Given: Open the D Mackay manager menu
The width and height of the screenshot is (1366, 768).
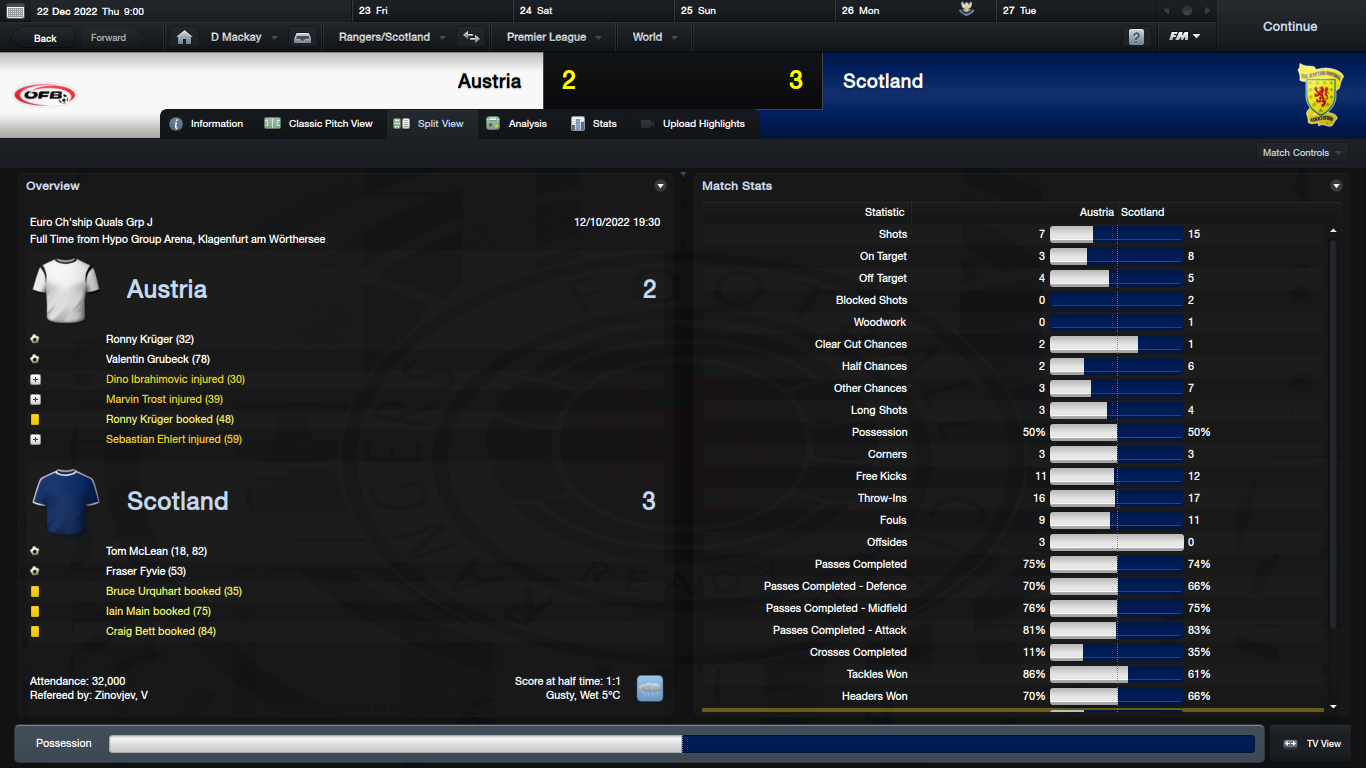Looking at the screenshot, I should [x=242, y=38].
